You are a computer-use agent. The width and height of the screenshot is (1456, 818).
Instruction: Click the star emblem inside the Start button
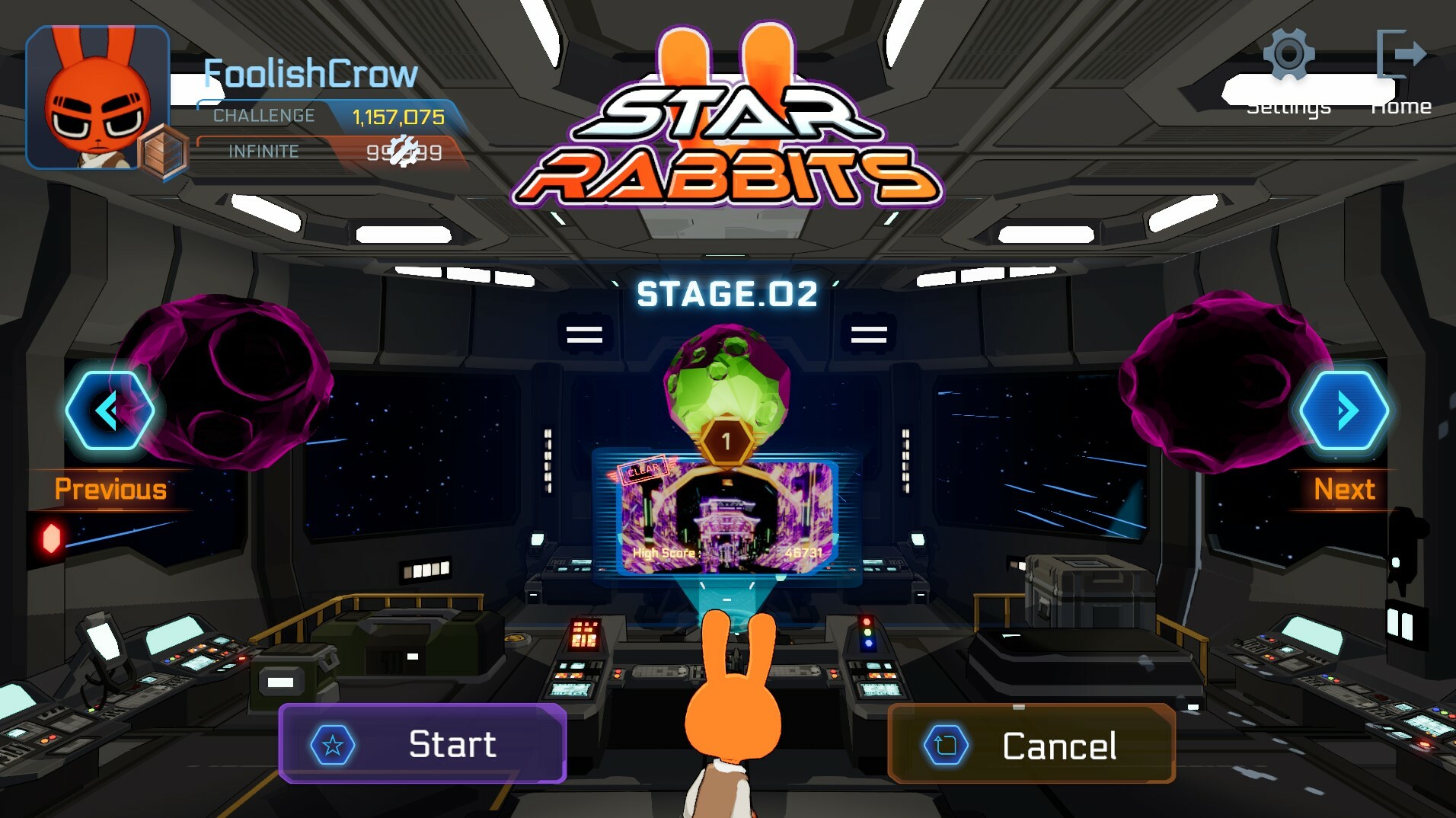(x=333, y=744)
